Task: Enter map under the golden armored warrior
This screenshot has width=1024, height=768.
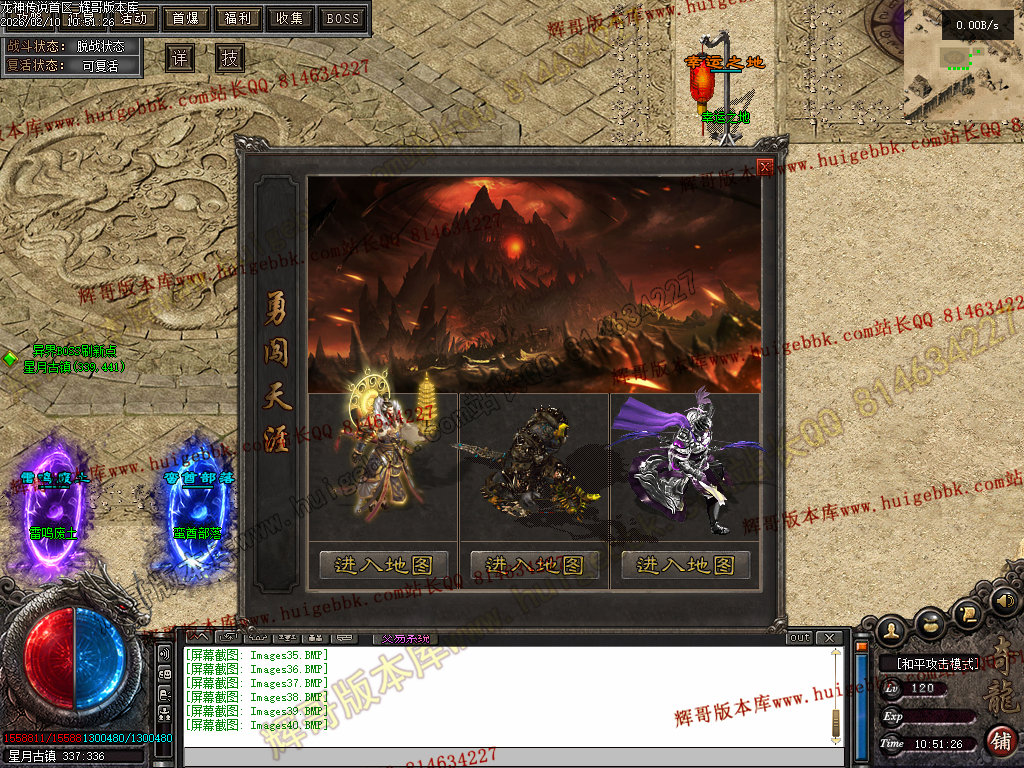Action: coord(383,565)
